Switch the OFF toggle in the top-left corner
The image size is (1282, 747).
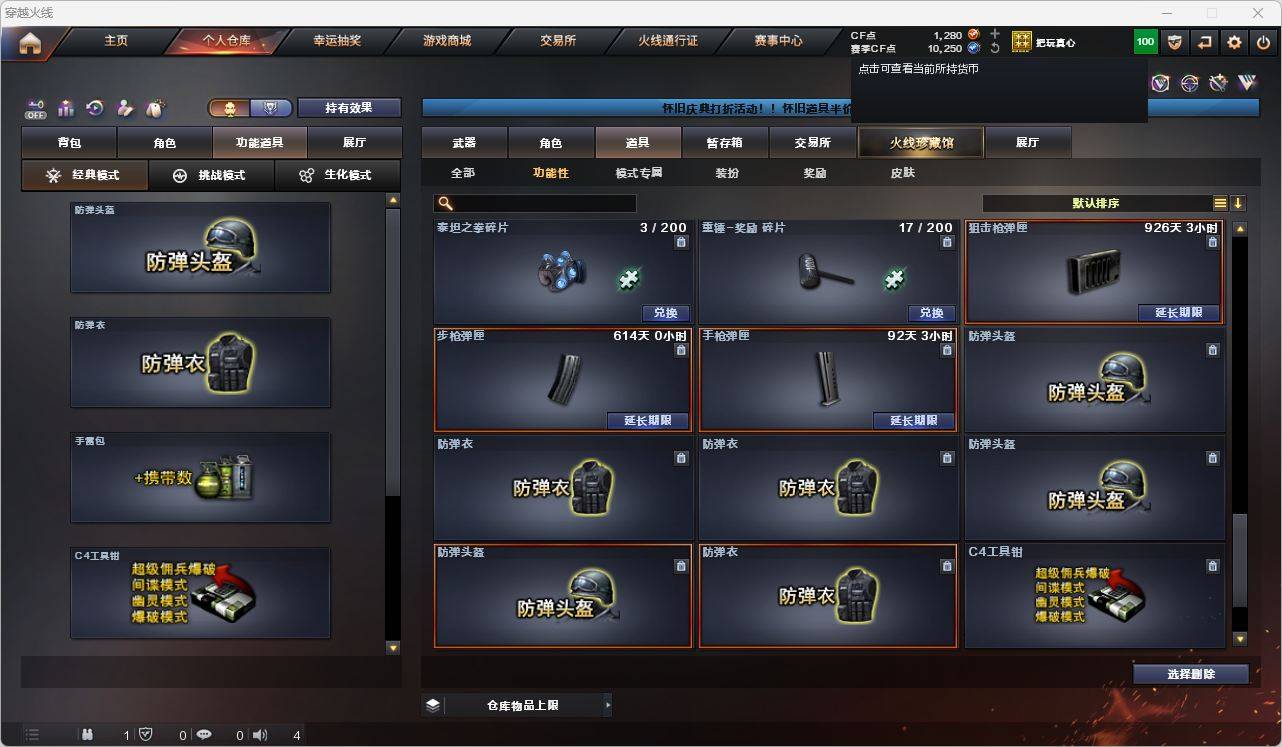point(36,110)
